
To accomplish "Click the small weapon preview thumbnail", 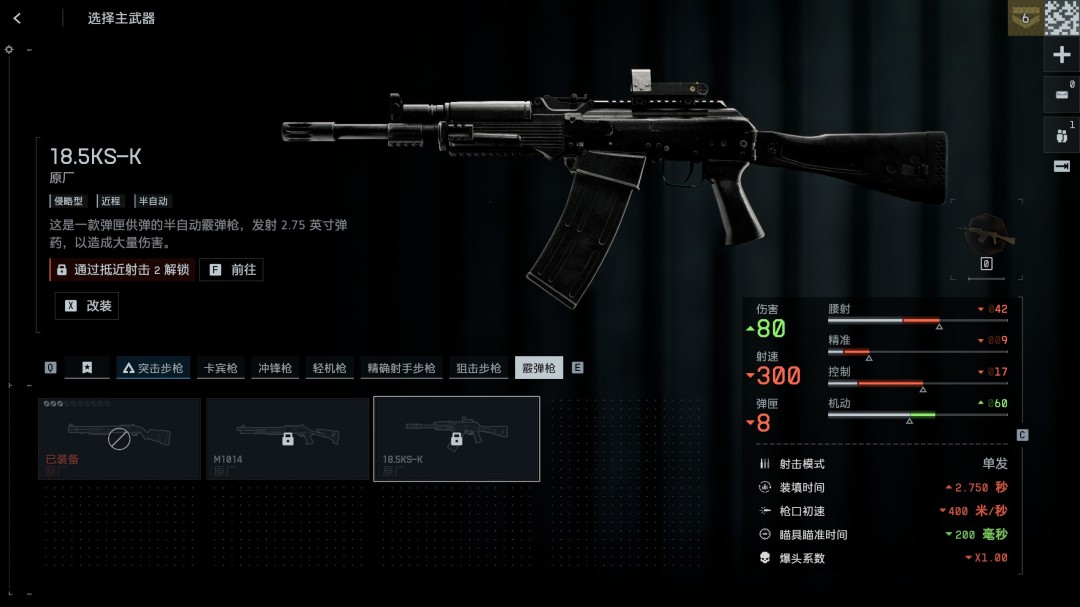I will [x=986, y=234].
